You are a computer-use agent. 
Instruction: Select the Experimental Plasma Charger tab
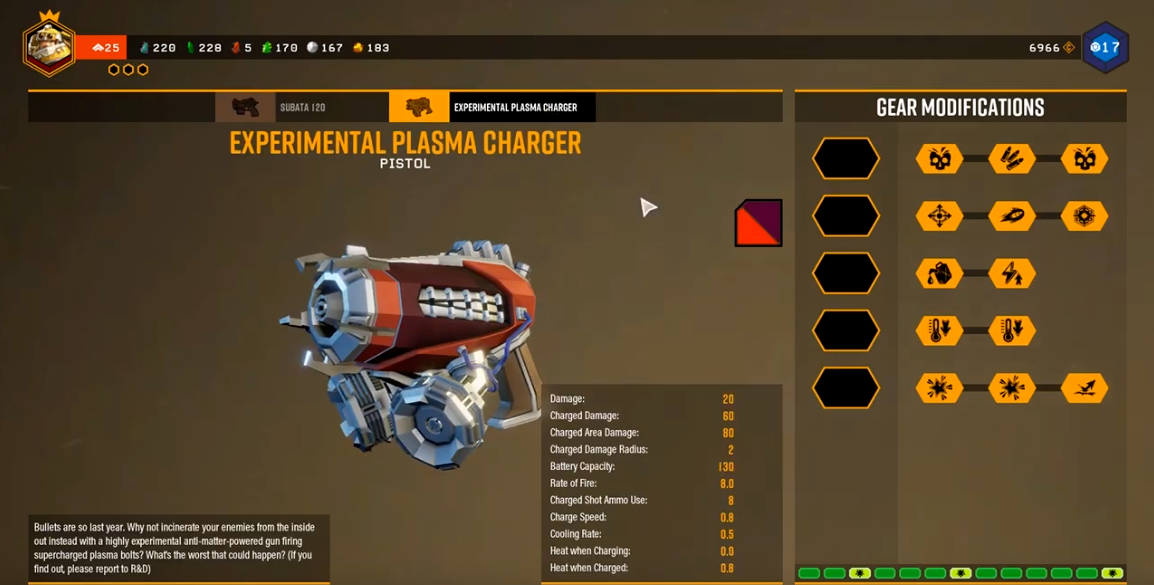click(492, 107)
